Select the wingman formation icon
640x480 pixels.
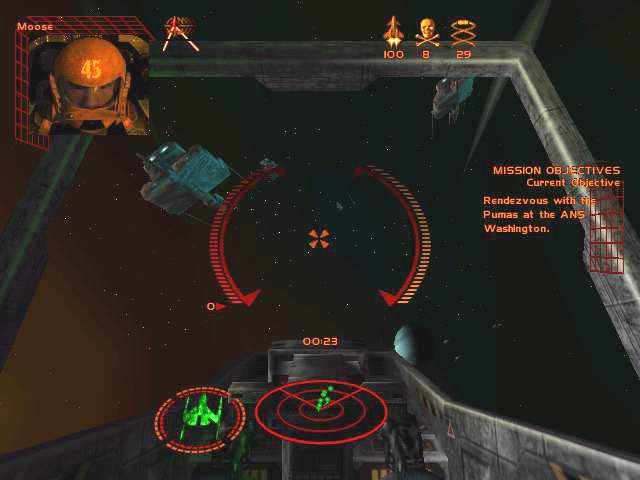pyautogui.click(x=181, y=31)
